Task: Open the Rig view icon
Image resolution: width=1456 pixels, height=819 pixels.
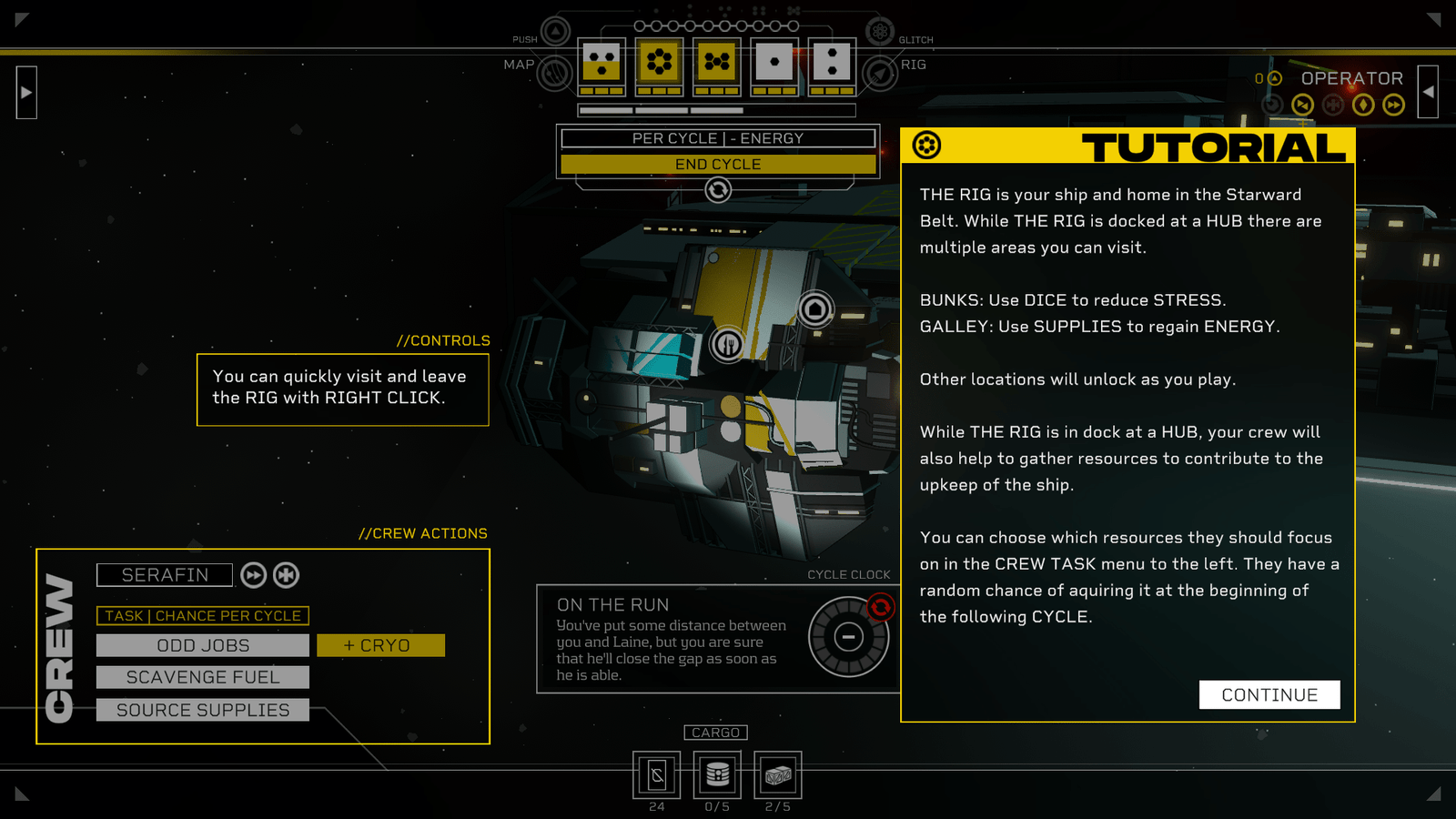Action: click(x=880, y=72)
